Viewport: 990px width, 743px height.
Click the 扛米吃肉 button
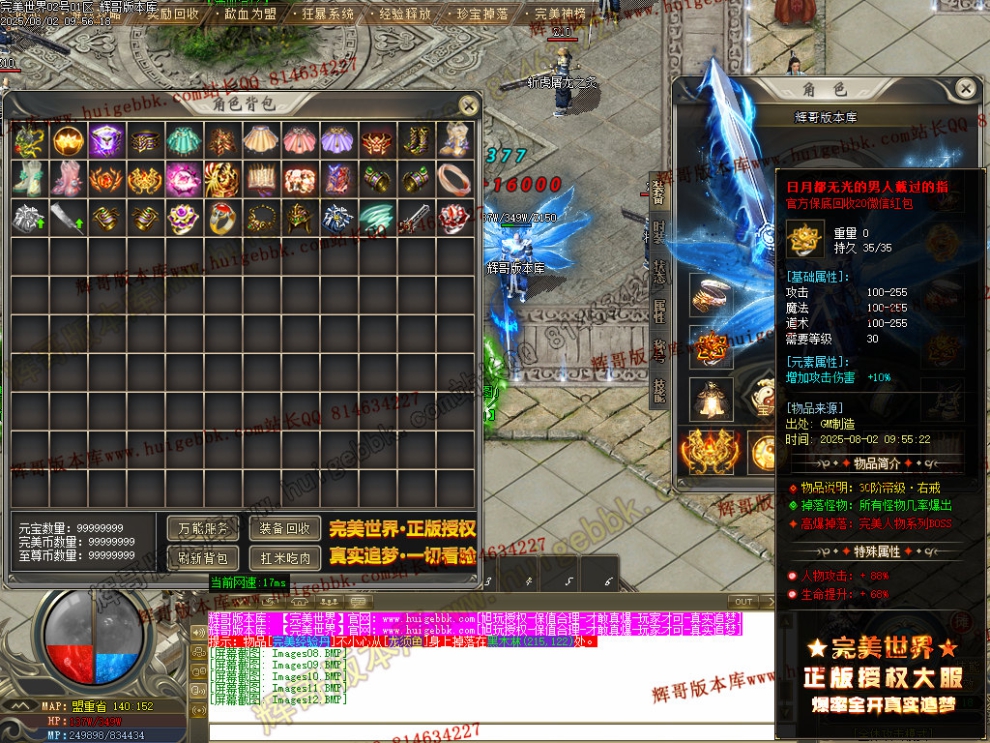click(x=285, y=557)
